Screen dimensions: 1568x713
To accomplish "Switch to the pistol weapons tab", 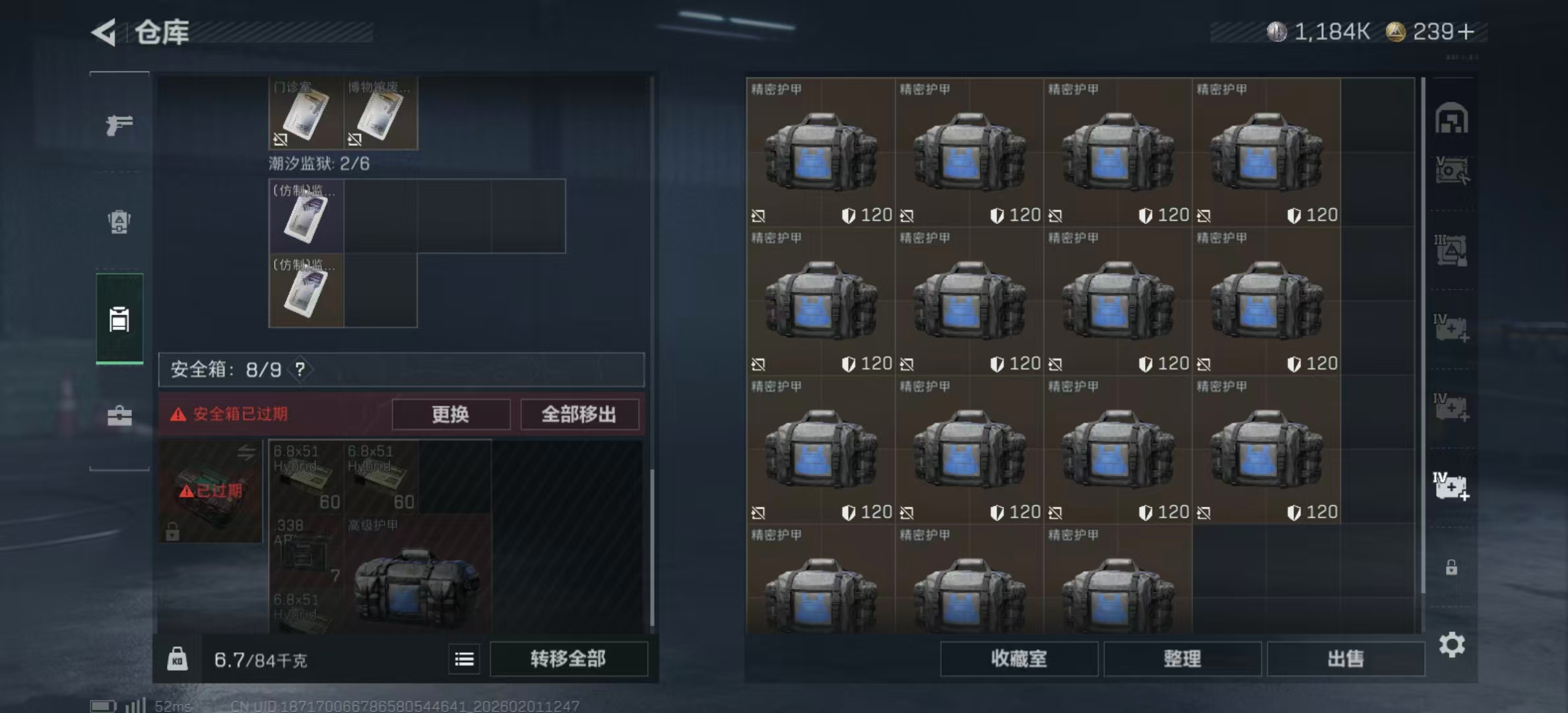I will coord(117,124).
